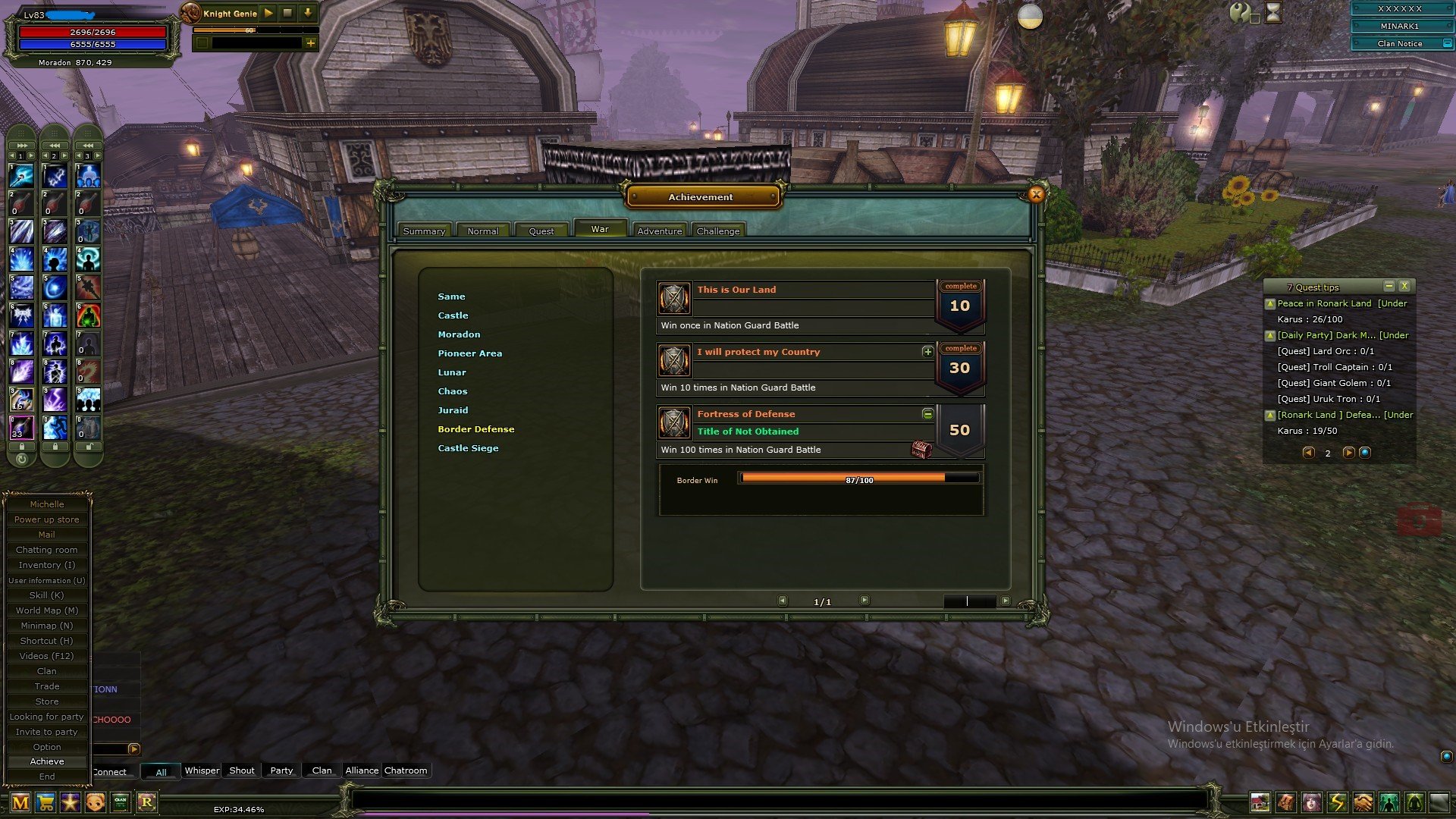
Task: Switch to the Adventure achievement tab
Action: [x=658, y=230]
